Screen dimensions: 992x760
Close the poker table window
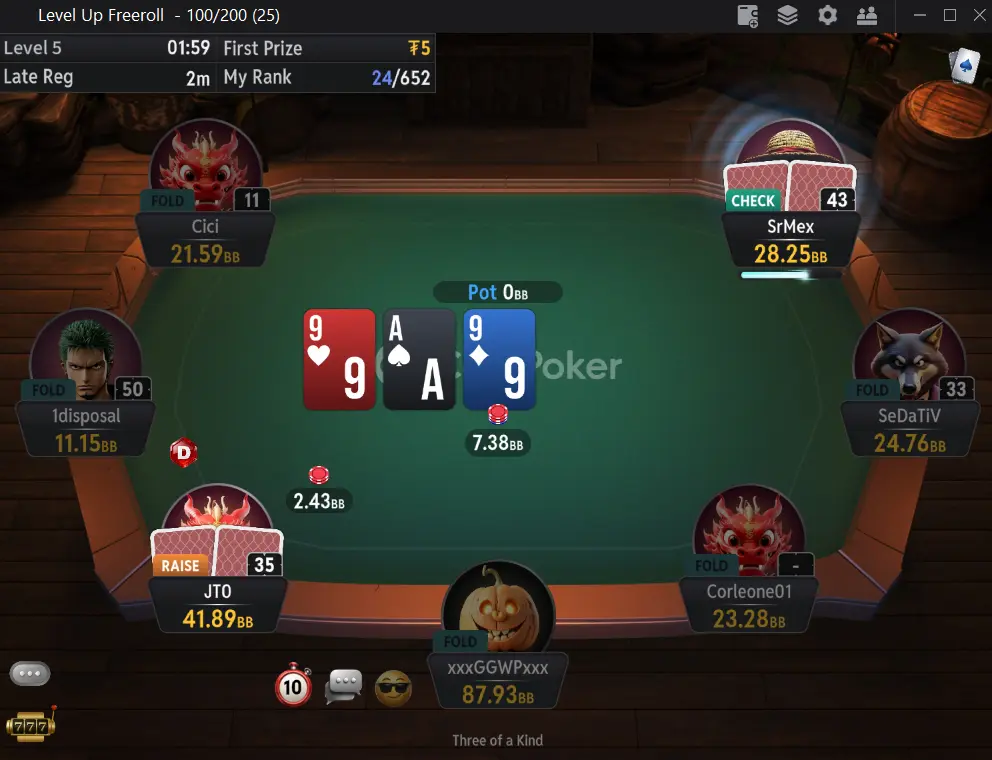[x=976, y=15]
